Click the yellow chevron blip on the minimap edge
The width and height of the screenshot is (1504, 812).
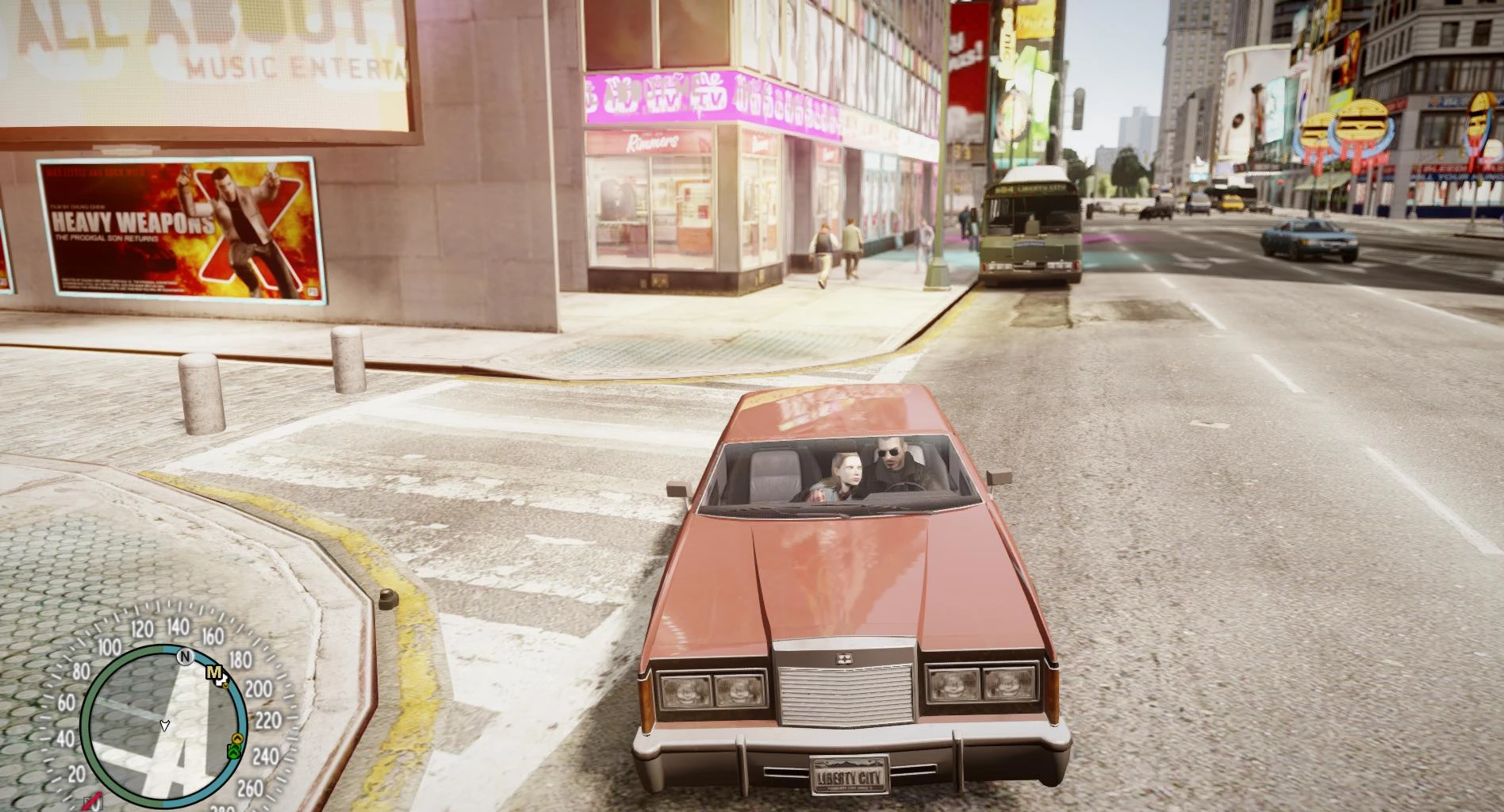click(236, 737)
